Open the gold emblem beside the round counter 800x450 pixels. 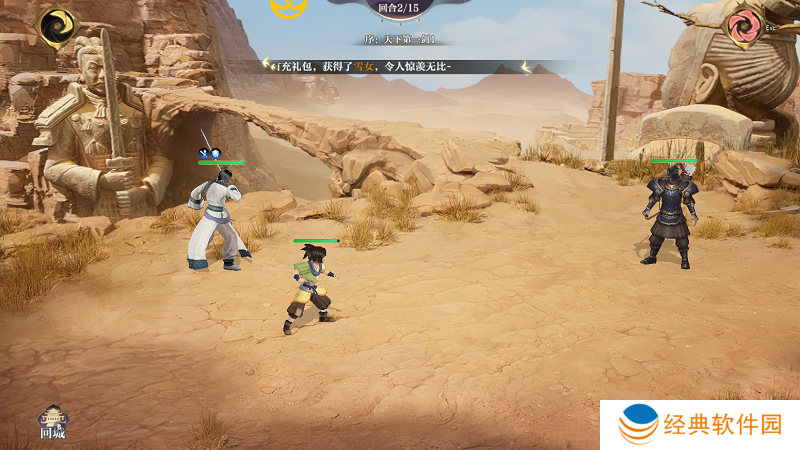click(288, 7)
